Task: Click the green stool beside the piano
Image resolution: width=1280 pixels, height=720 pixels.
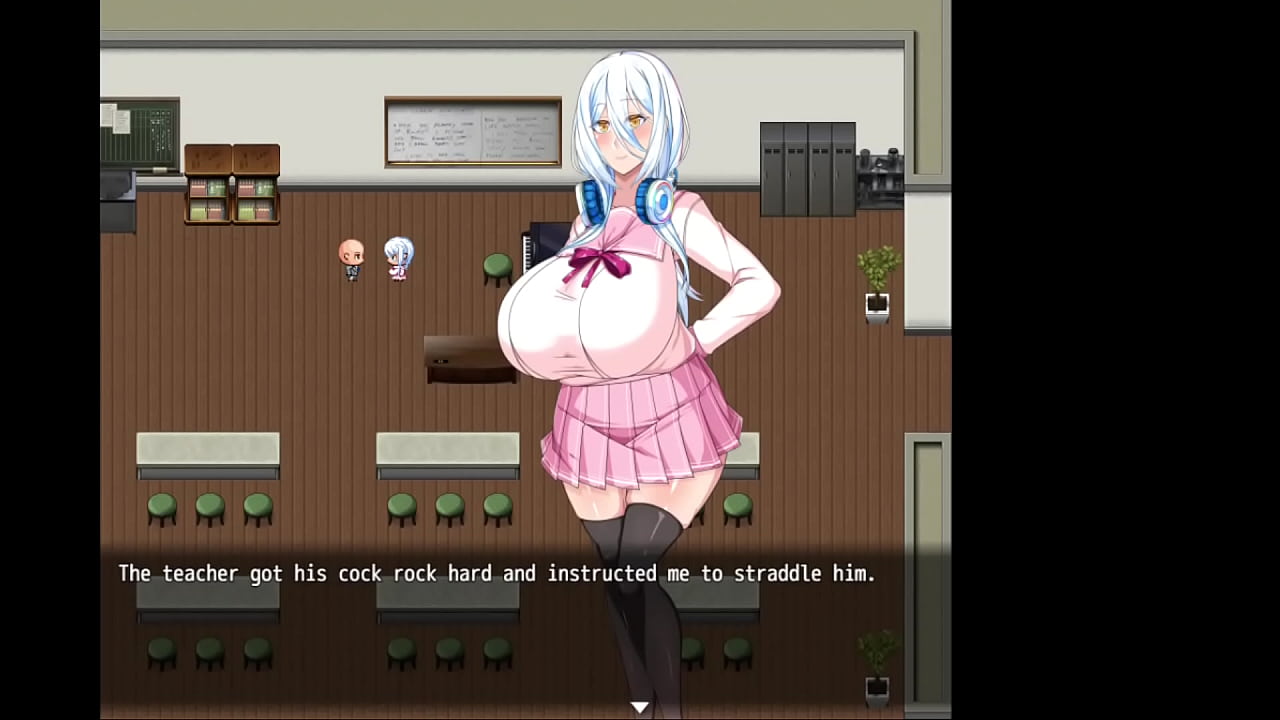Action: 496,265
